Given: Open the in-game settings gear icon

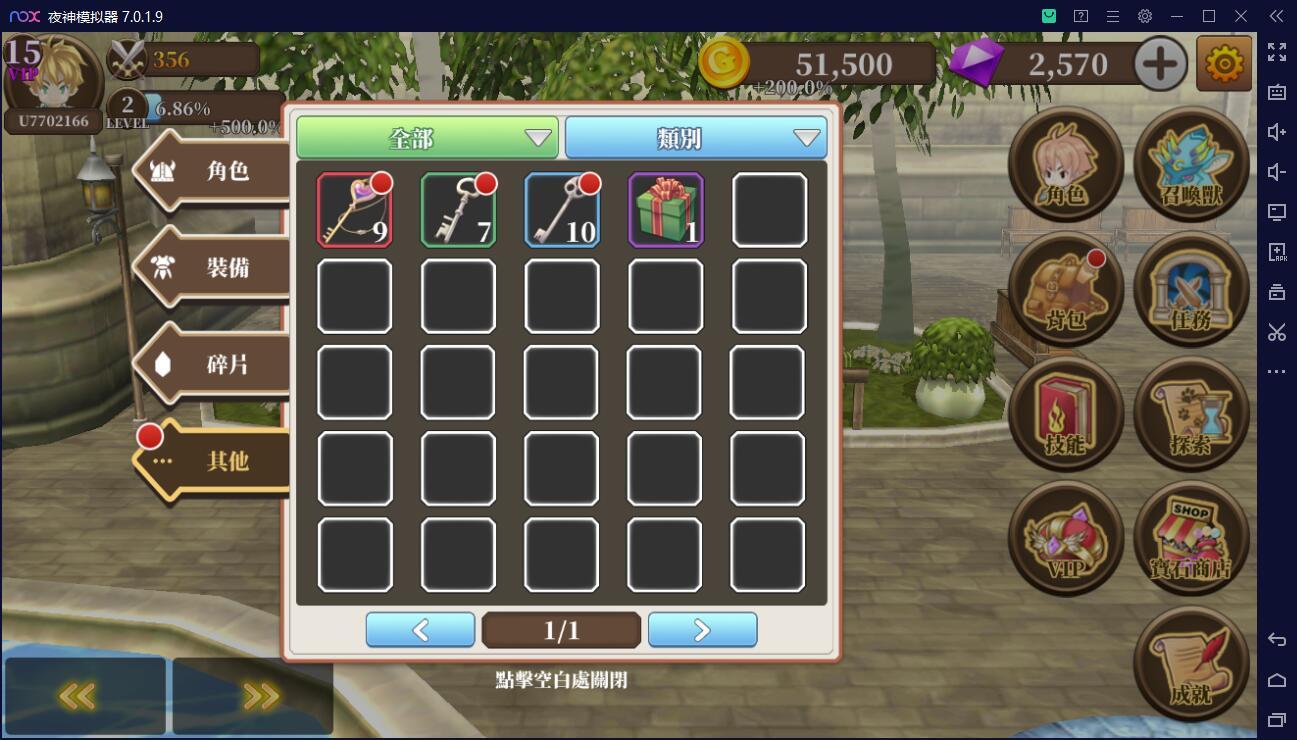Looking at the screenshot, I should click(x=1224, y=62).
